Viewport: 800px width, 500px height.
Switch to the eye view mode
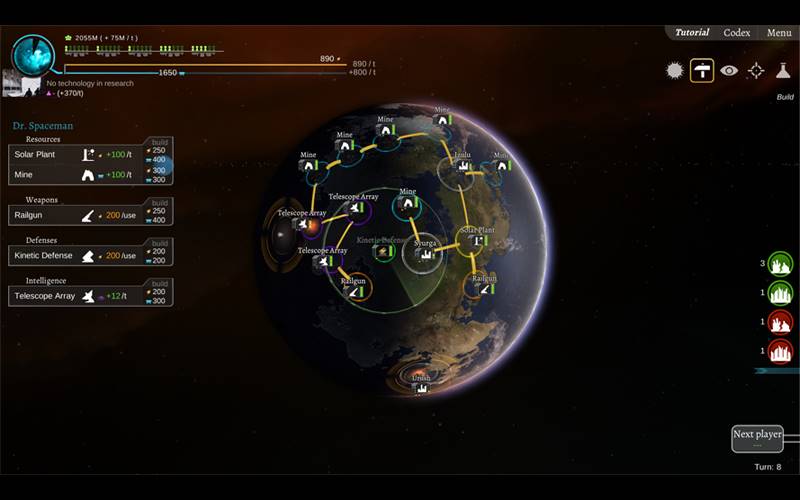click(x=729, y=71)
